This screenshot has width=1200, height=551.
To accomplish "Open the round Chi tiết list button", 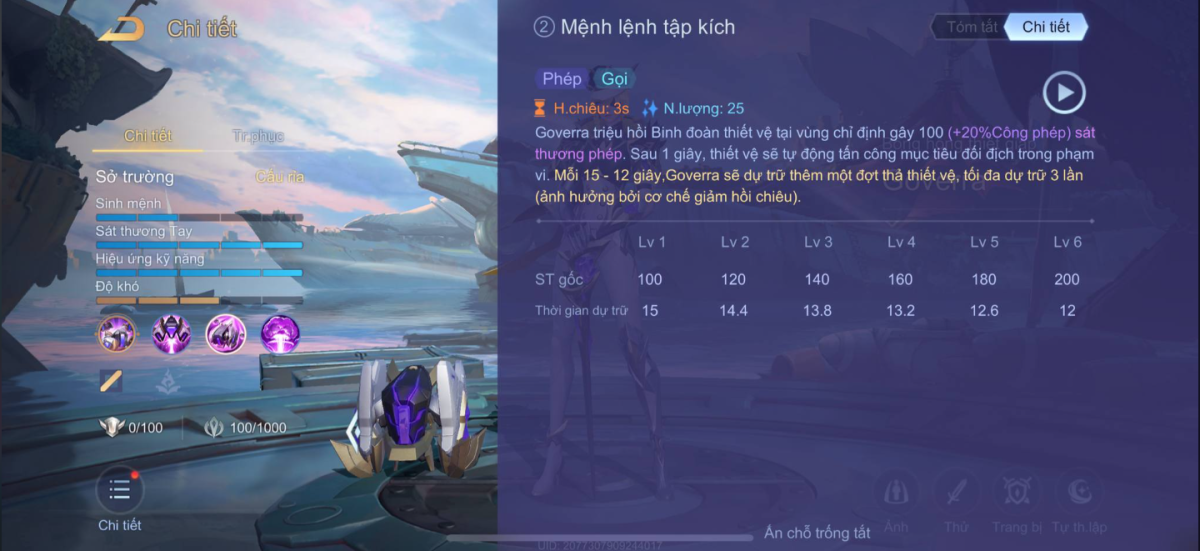I will coord(120,490).
